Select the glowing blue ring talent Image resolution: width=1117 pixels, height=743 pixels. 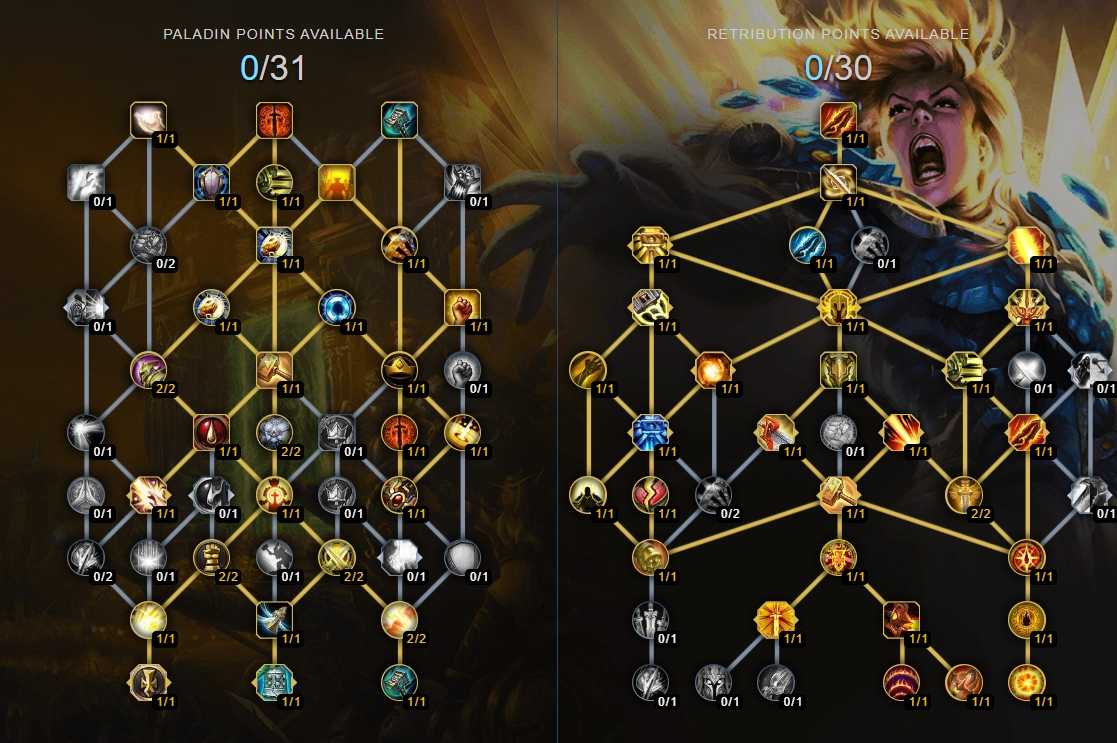click(x=336, y=308)
